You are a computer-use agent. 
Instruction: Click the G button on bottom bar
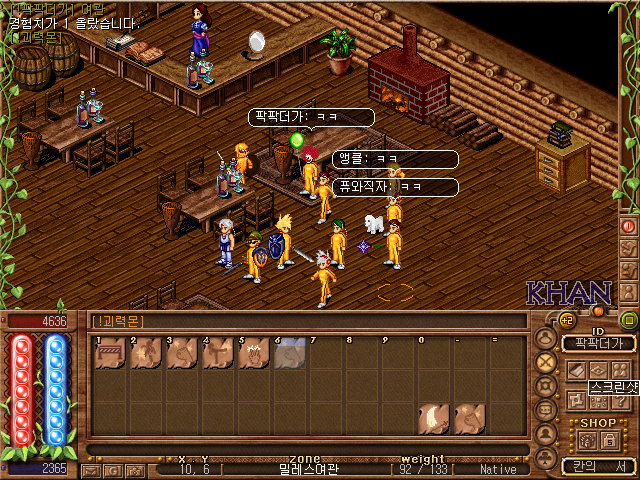(x=111, y=469)
